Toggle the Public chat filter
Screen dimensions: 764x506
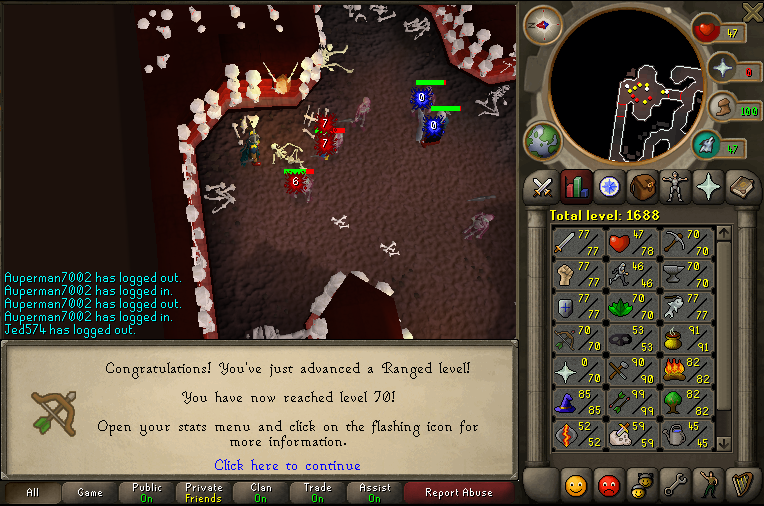click(146, 493)
